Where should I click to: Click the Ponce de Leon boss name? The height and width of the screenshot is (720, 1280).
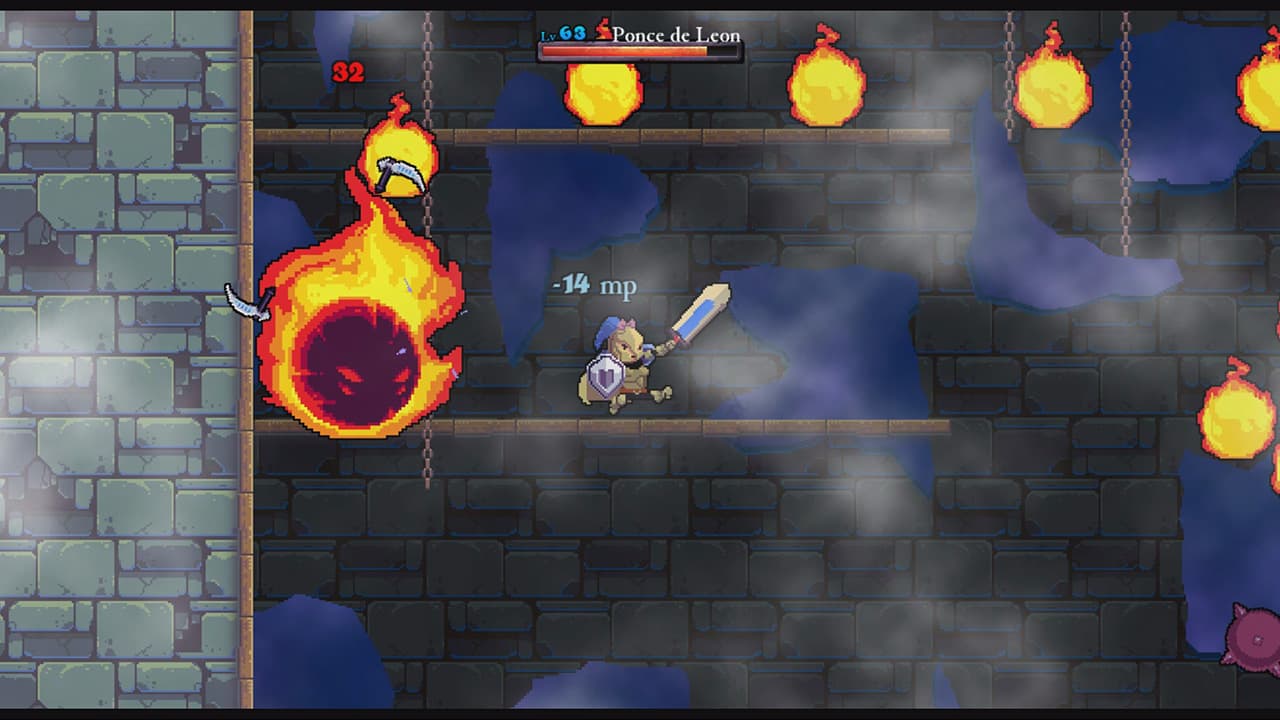pos(676,33)
